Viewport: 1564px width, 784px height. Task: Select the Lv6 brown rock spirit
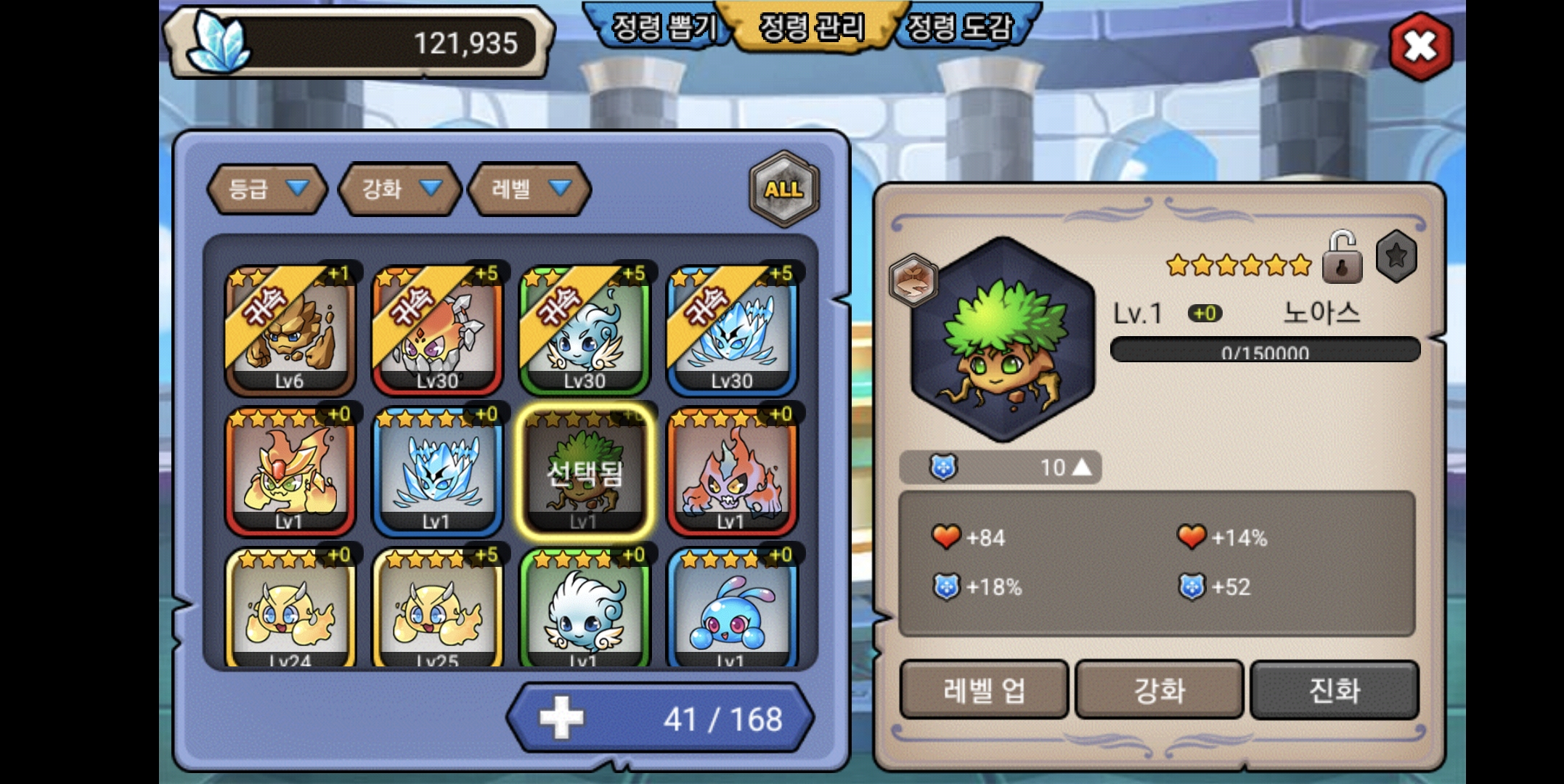pos(290,330)
